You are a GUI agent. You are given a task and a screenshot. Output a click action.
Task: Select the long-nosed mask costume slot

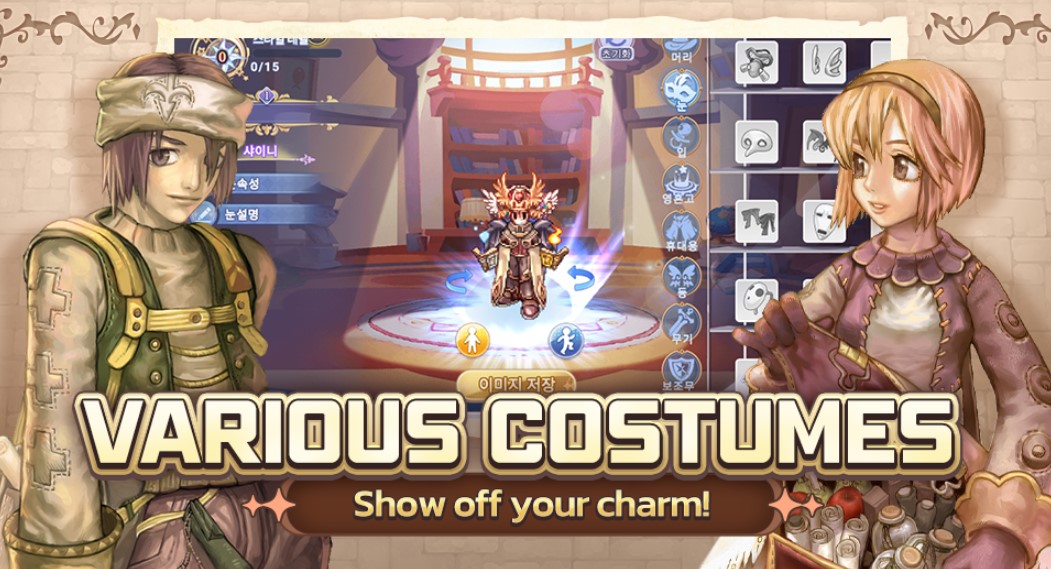click(757, 143)
